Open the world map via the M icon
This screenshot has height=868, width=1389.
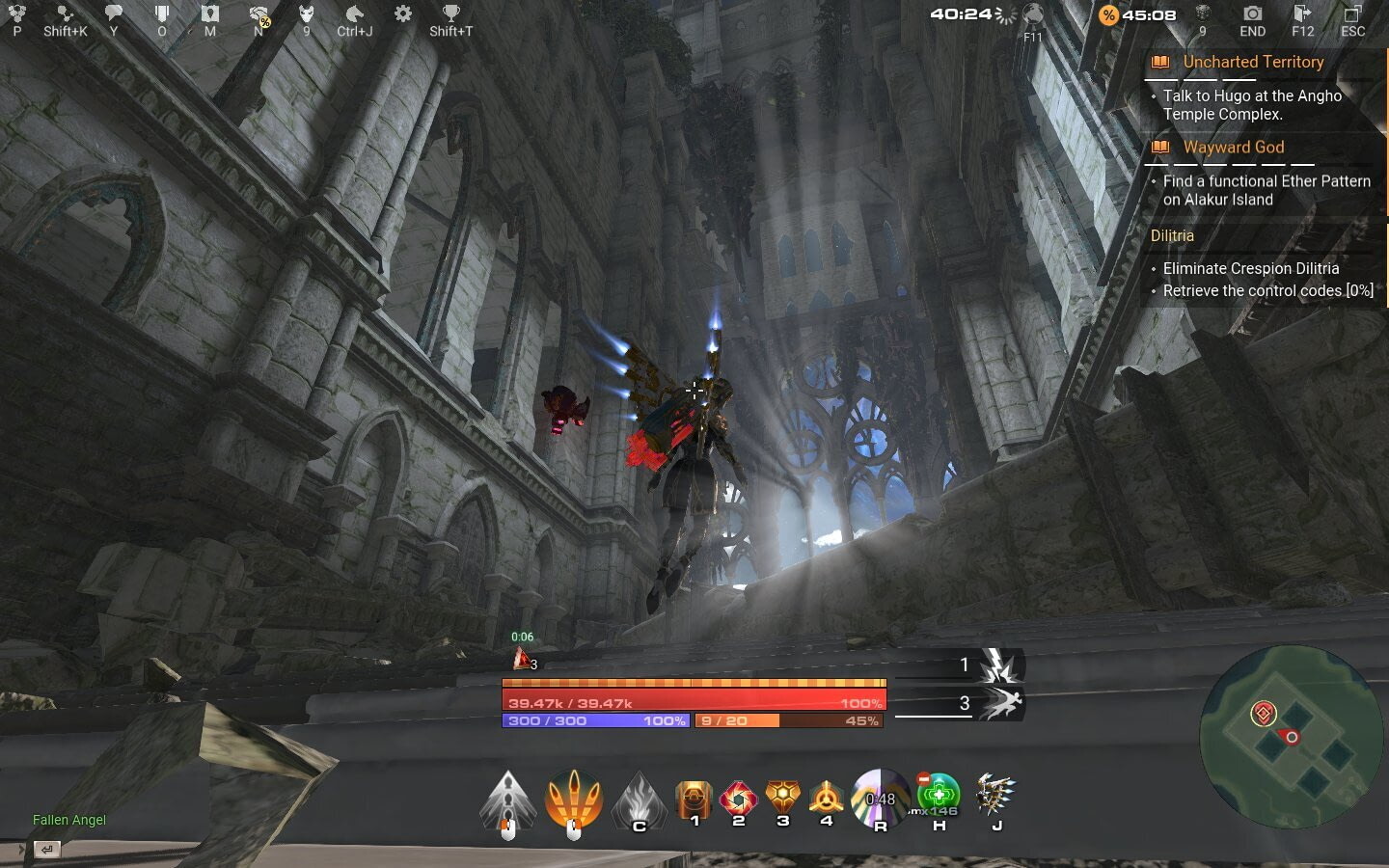[x=210, y=15]
